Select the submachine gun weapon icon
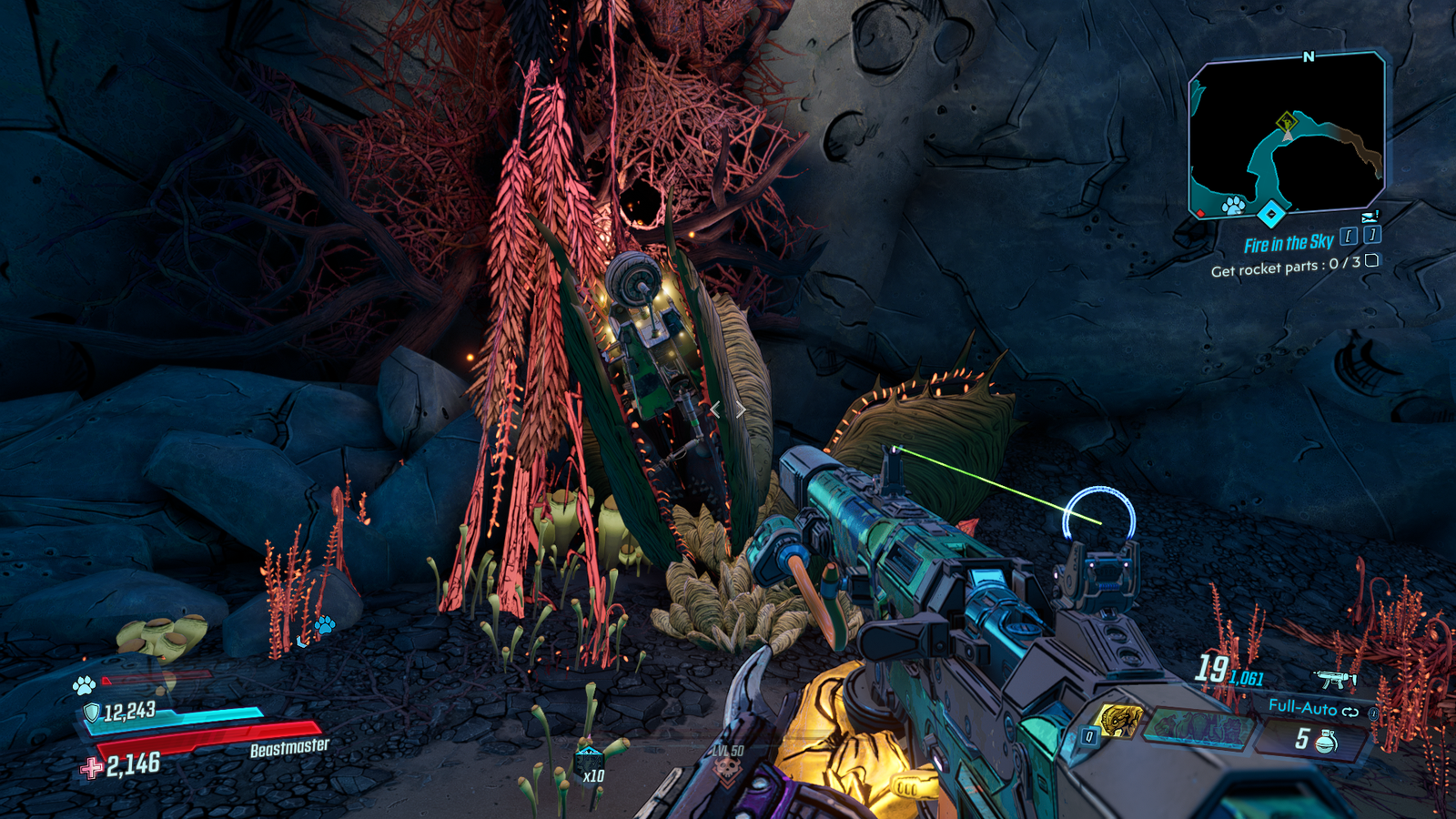 click(x=1336, y=679)
